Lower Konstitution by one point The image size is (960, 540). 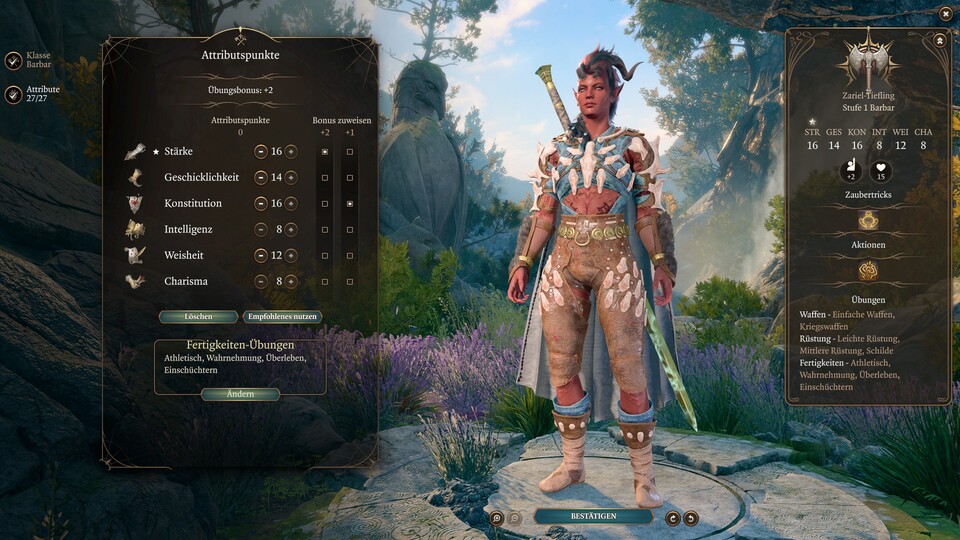261,204
